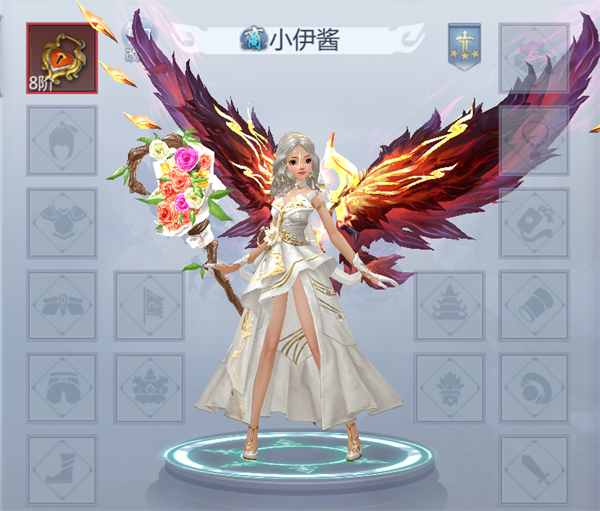Click the blue cross rank badge
Image resolution: width=600 pixels, height=511 pixels.
point(465,43)
